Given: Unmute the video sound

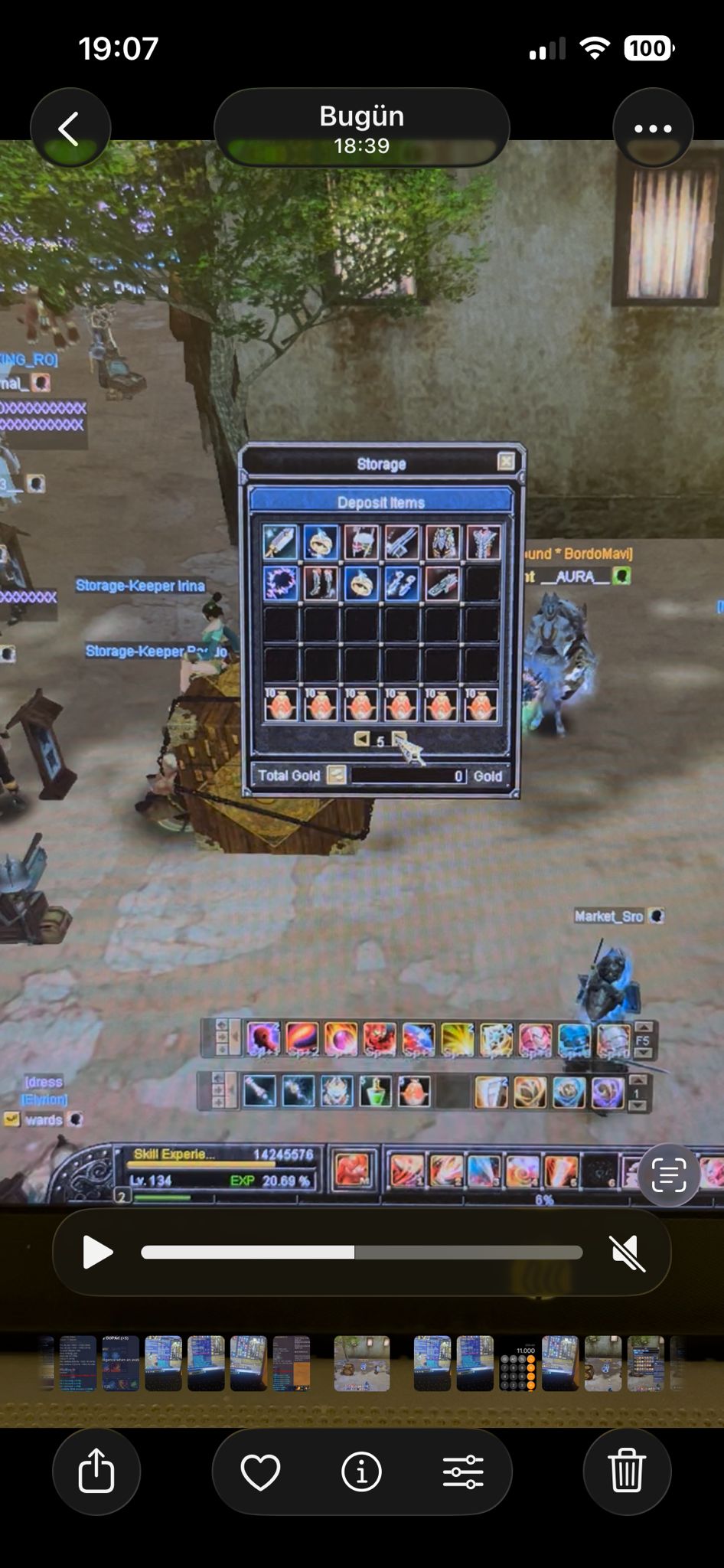Looking at the screenshot, I should pos(628,1252).
